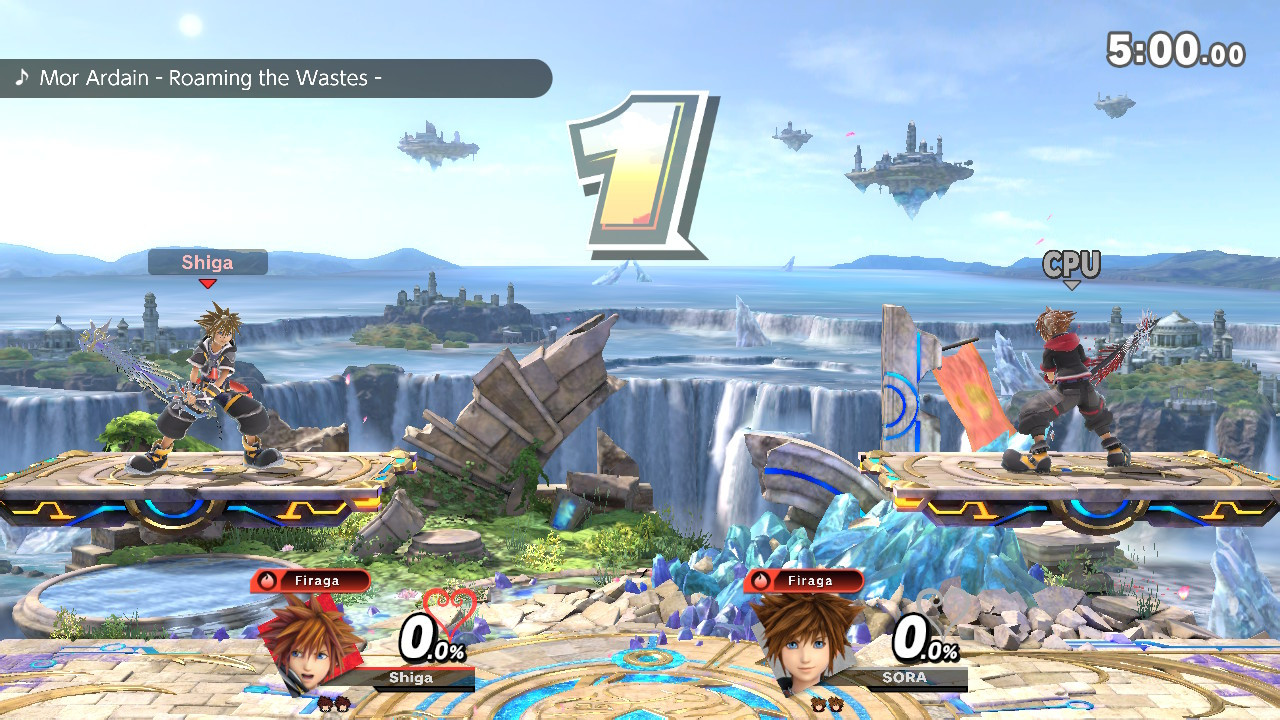Select Sora's Firaga spell flame icon
1280x720 pixels.
[x=760, y=581]
